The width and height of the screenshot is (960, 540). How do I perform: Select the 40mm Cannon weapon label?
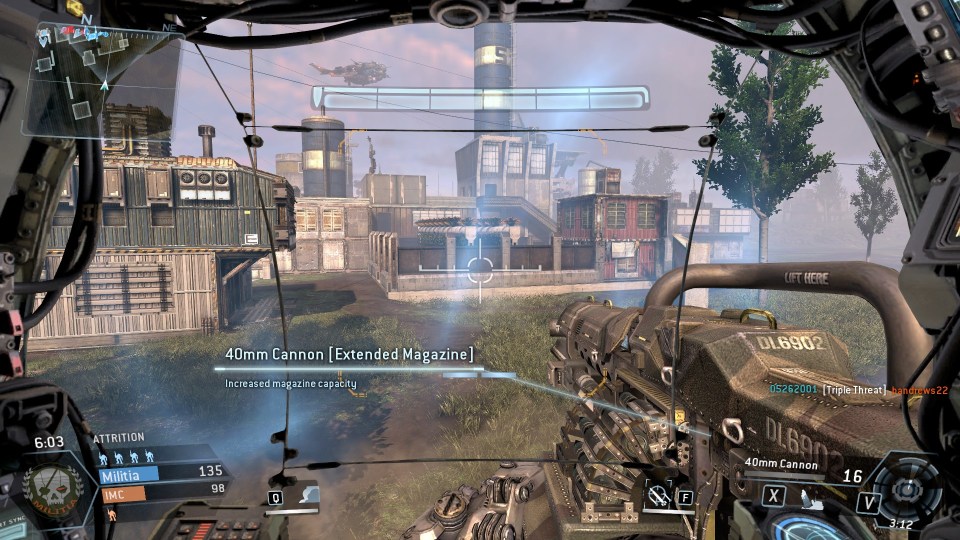coord(780,464)
